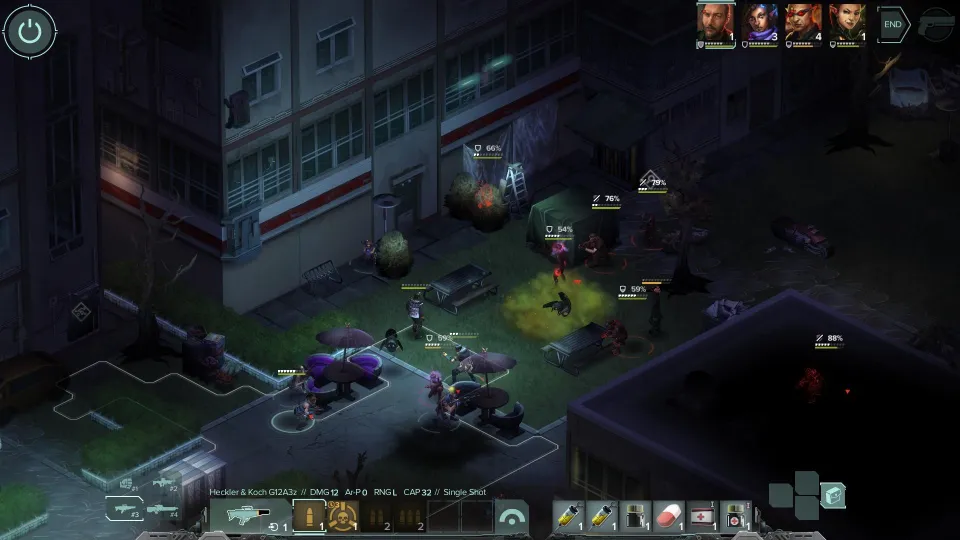Switch to weapon slot #1

(x=129, y=485)
